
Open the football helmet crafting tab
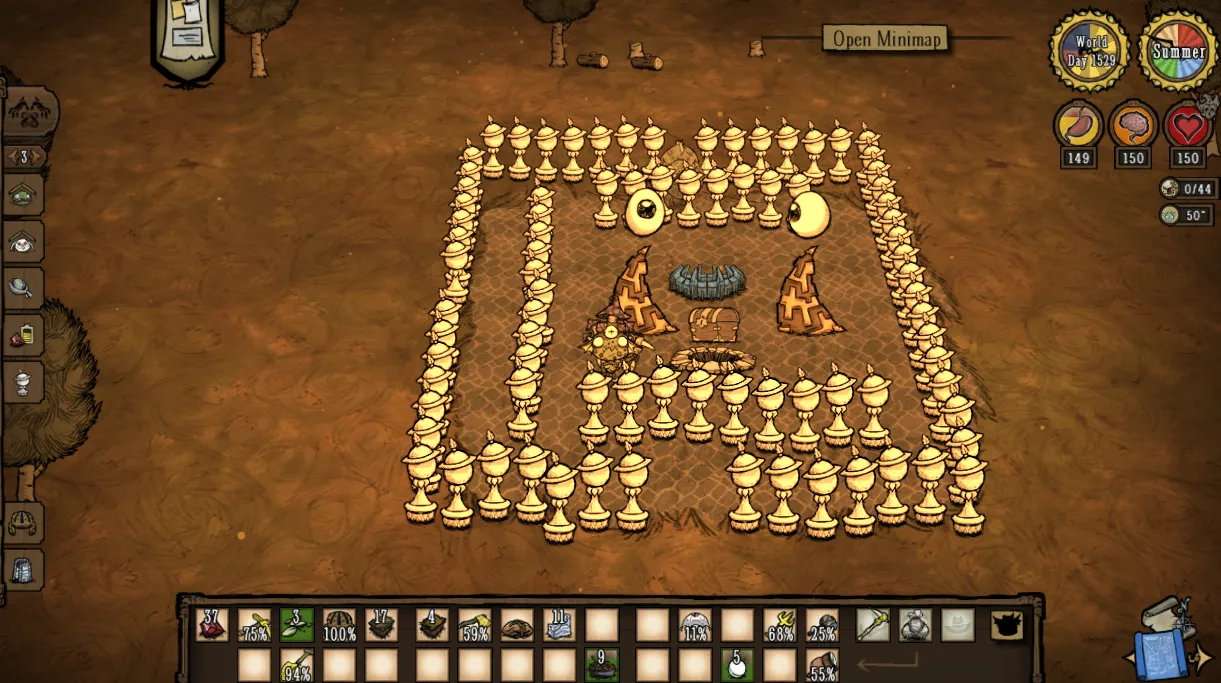pyautogui.click(x=23, y=523)
